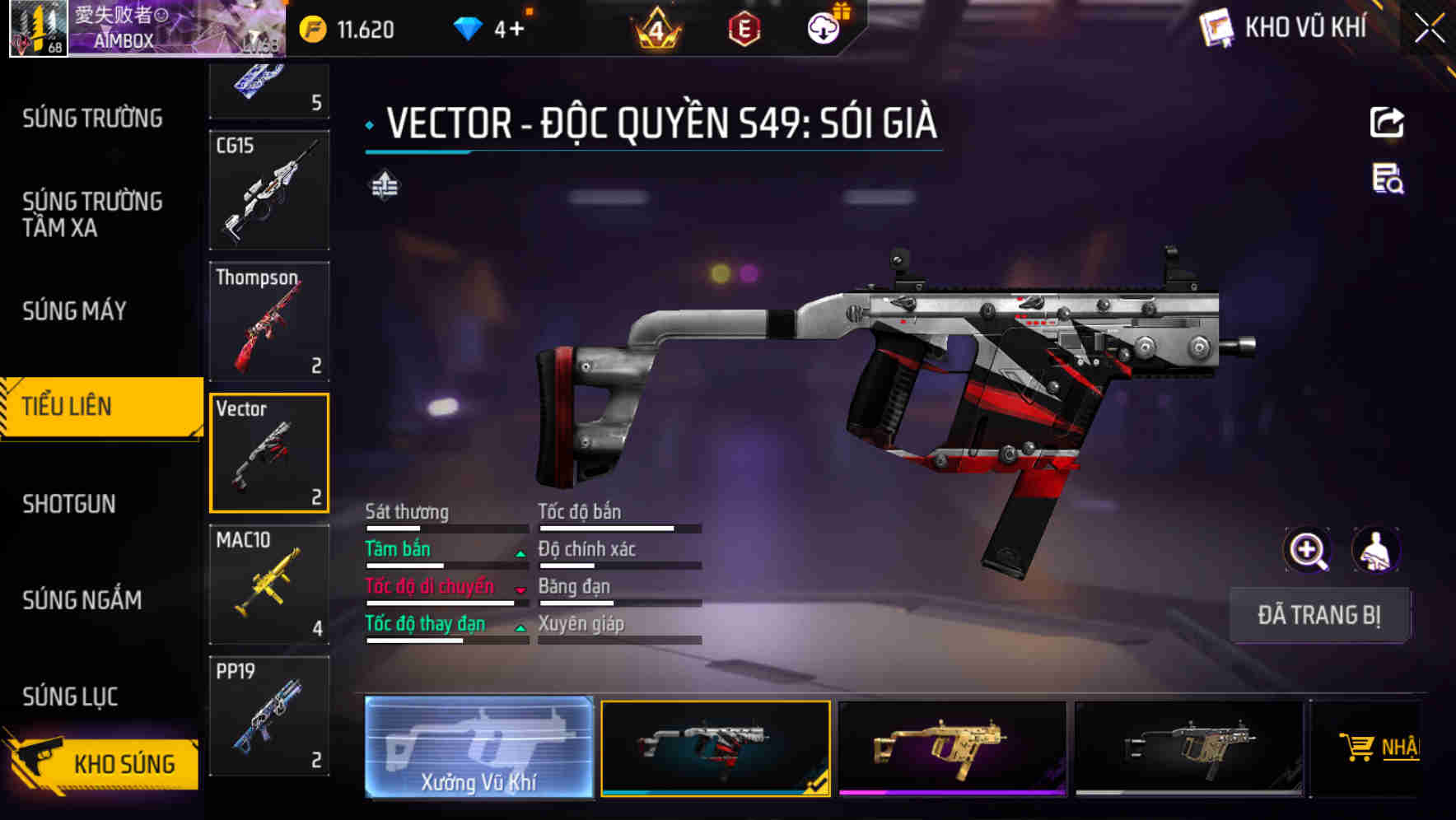Select the tan Vector skin thumbnail

1188,749
